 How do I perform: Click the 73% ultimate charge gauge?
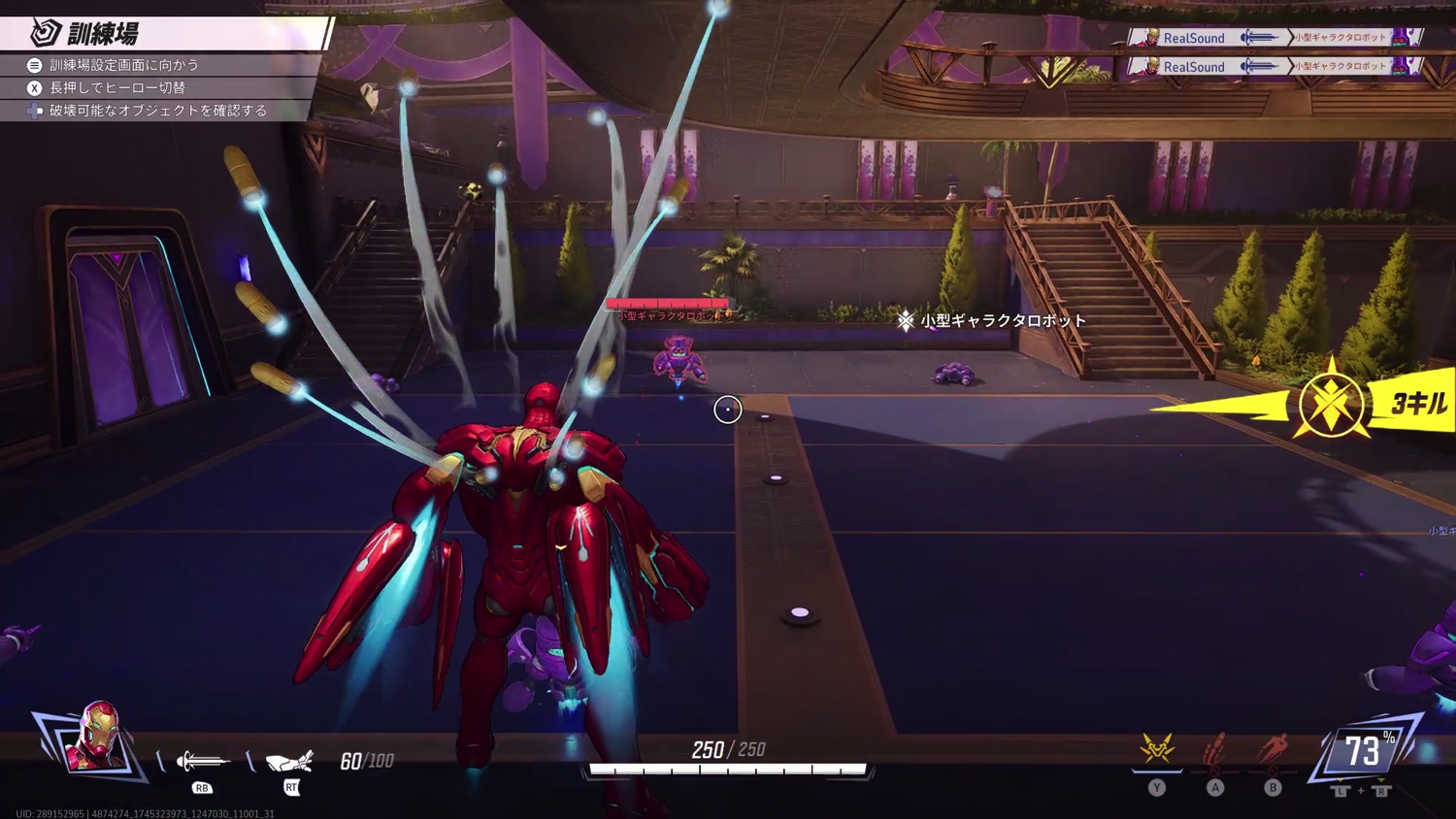coord(1364,750)
